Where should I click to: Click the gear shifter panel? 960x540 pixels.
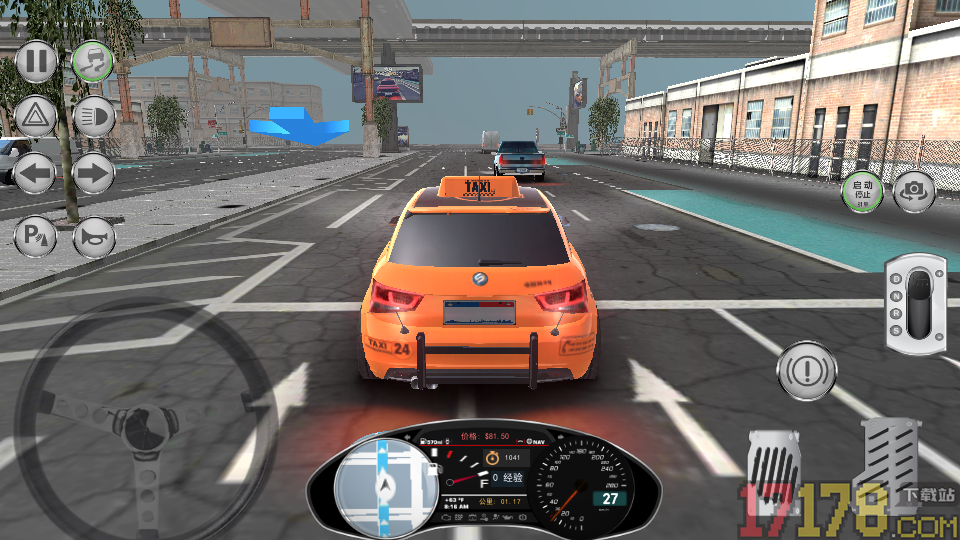click(915, 304)
